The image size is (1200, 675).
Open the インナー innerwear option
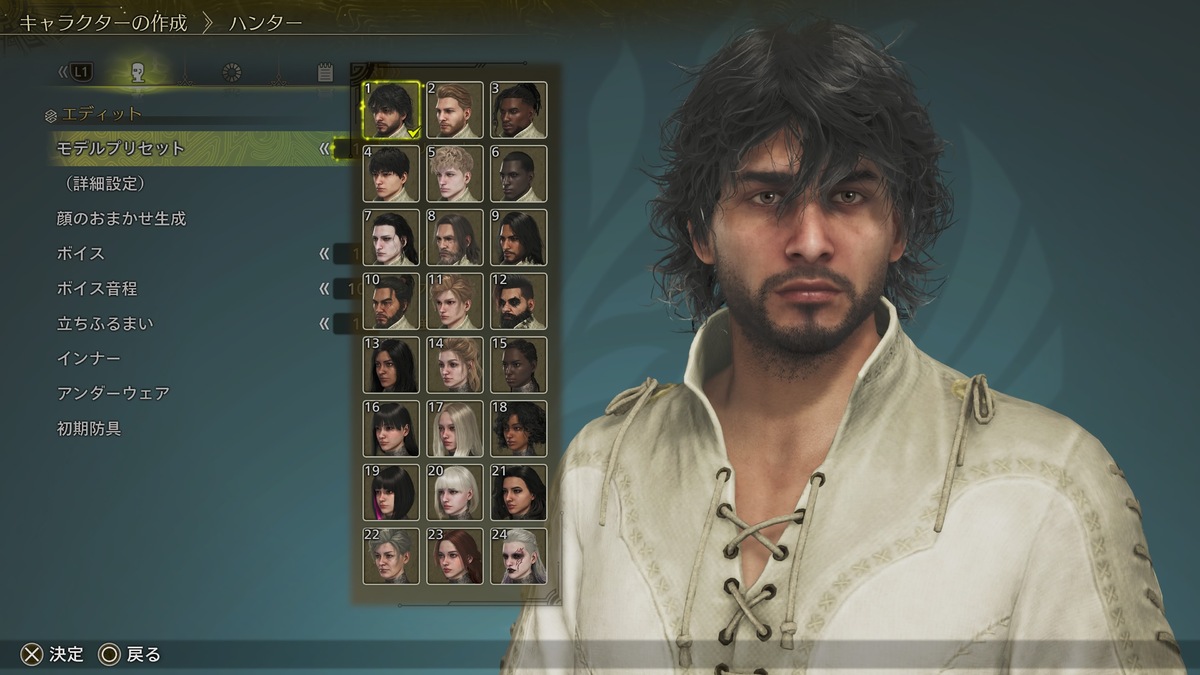89,358
